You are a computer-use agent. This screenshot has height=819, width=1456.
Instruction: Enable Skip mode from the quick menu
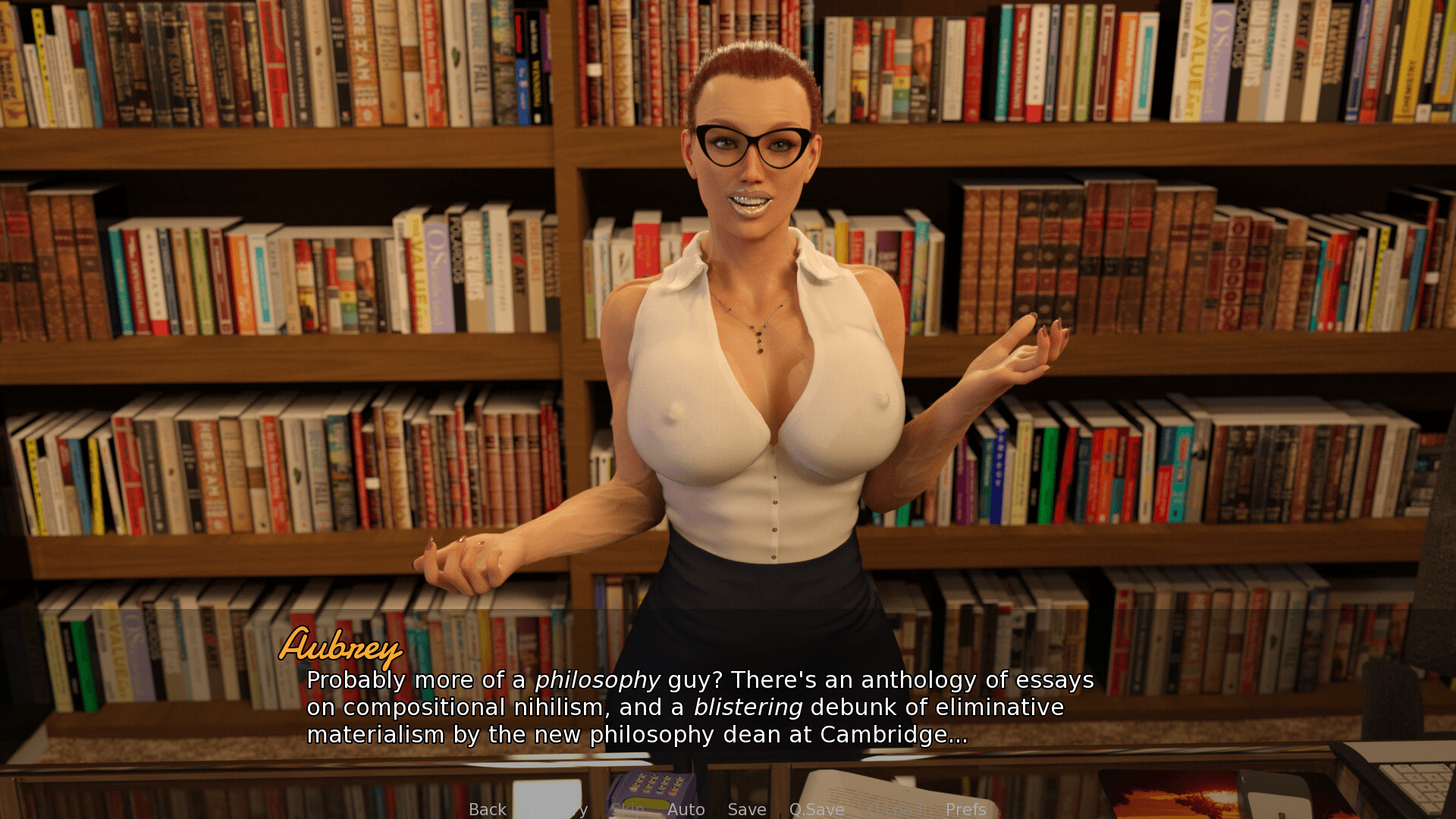click(x=626, y=809)
